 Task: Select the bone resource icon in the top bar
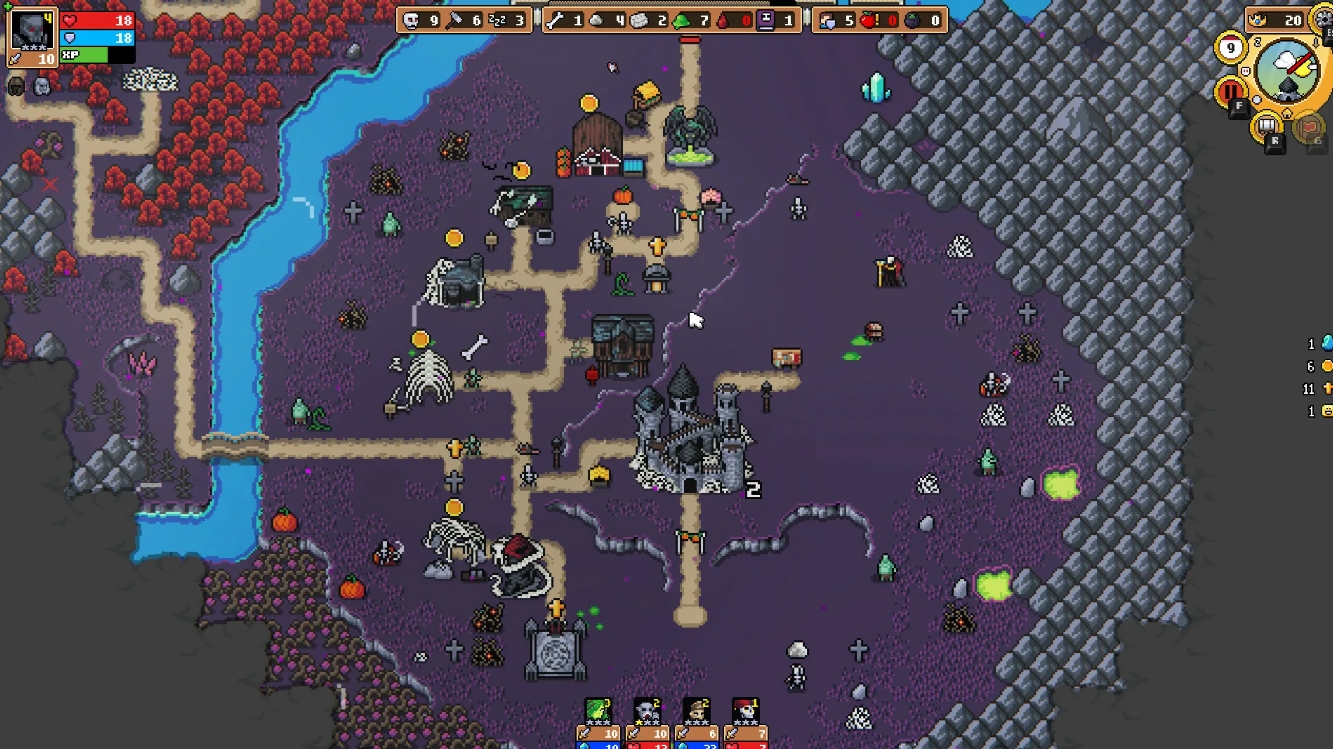point(552,18)
